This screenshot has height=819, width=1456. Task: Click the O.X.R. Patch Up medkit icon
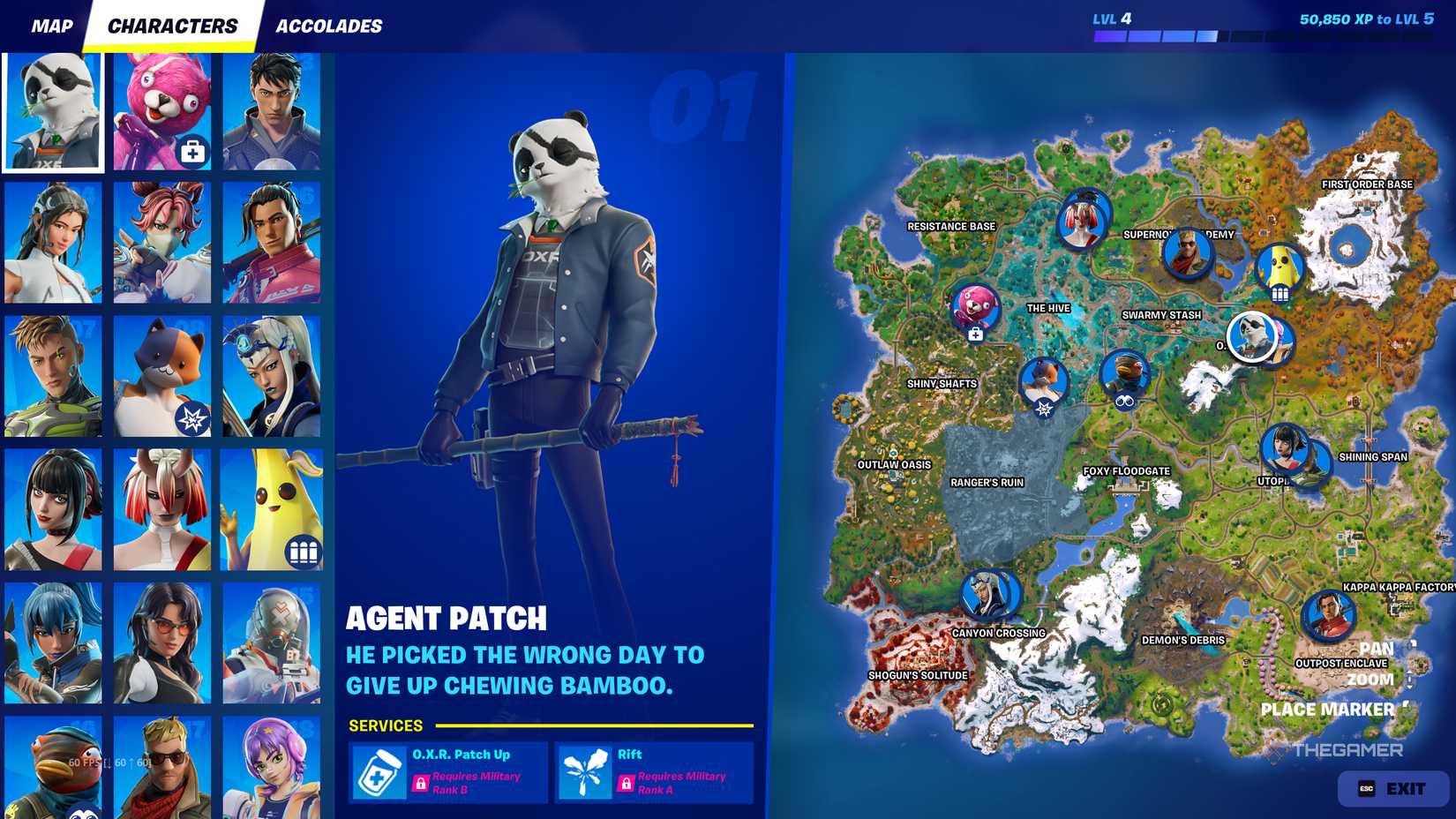[379, 771]
